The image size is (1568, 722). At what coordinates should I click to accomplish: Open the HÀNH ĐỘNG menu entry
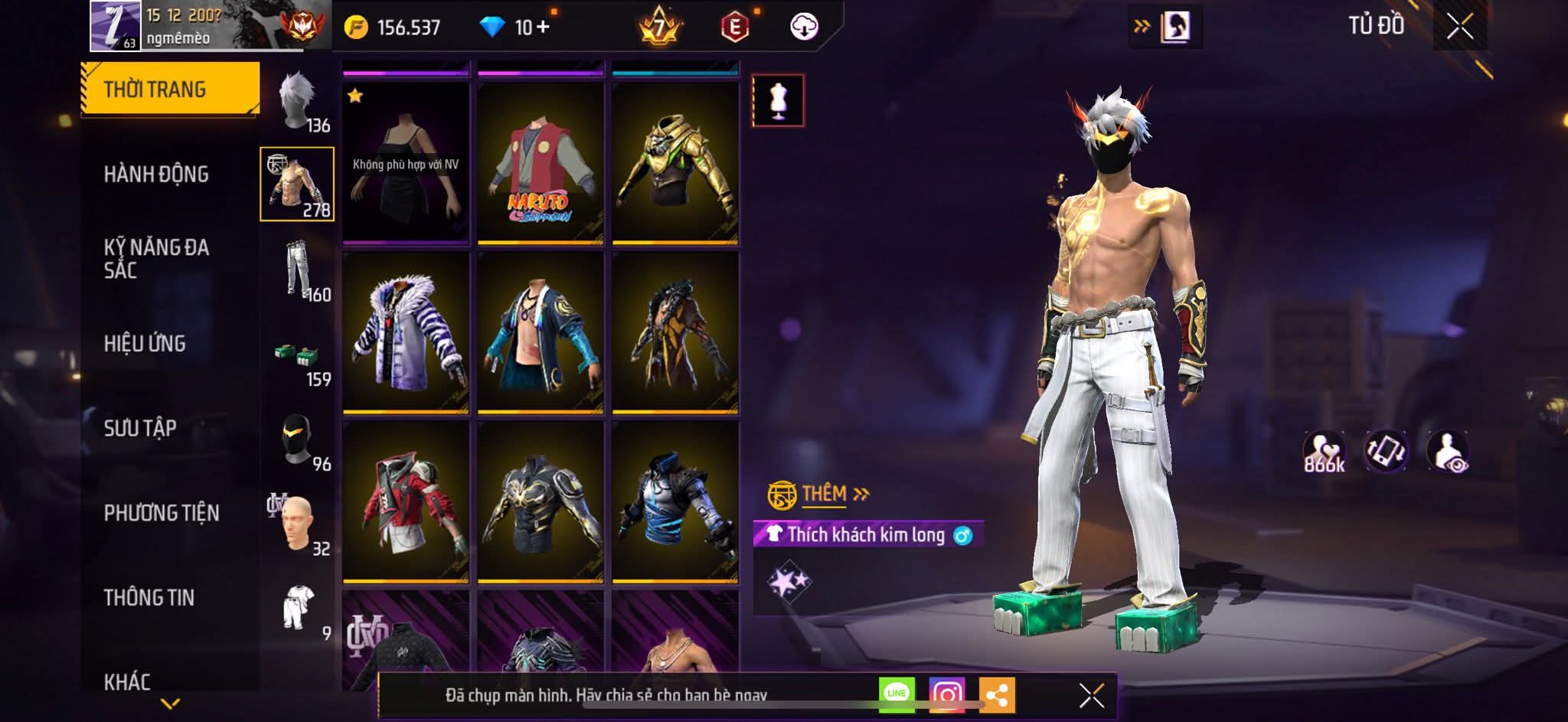[156, 175]
